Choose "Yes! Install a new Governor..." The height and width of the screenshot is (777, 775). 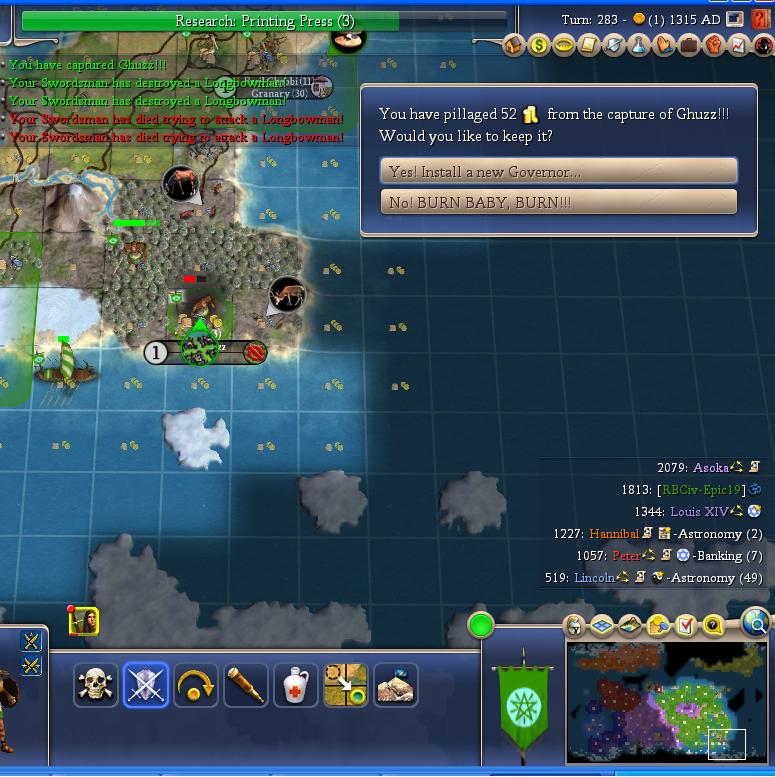tap(558, 171)
